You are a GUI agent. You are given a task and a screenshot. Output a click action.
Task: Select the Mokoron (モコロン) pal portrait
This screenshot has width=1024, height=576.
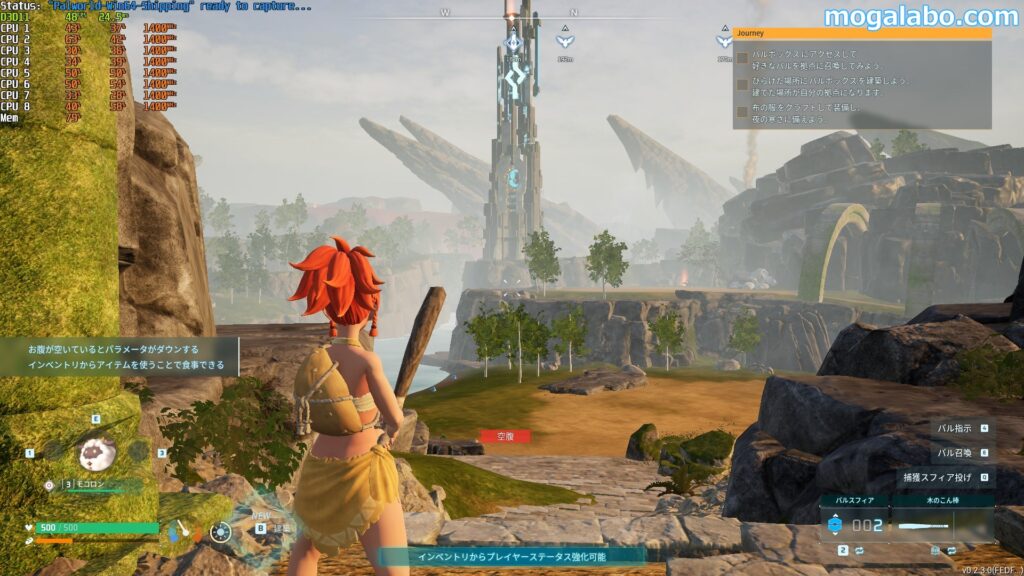[97, 453]
